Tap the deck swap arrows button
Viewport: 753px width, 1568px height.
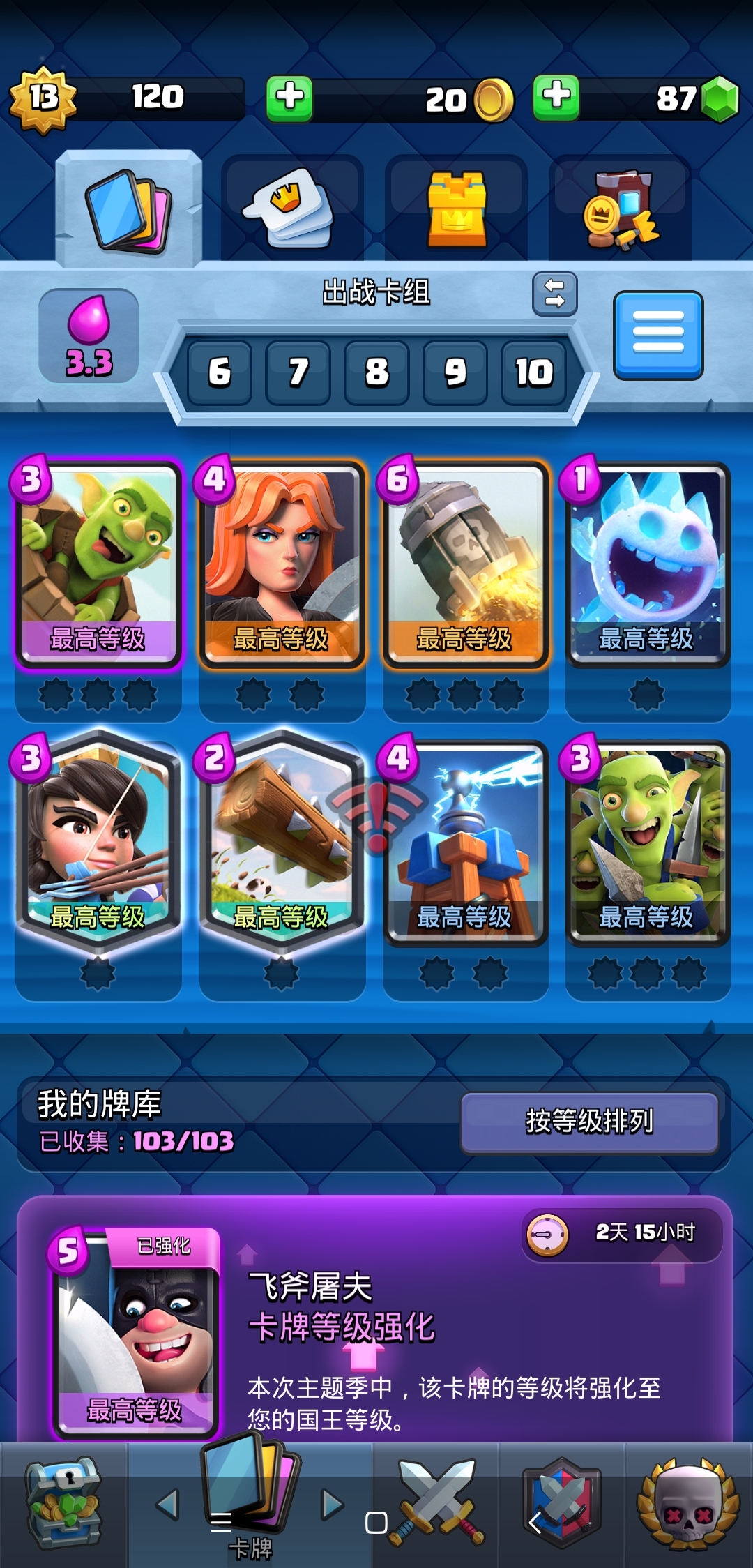554,294
